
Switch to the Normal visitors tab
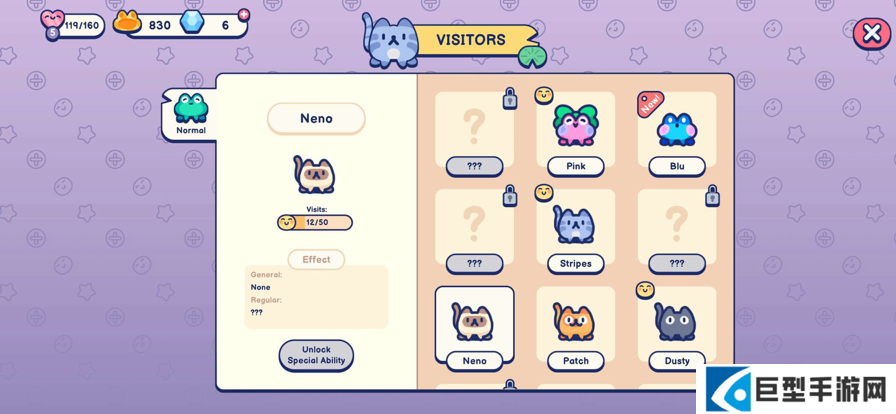(x=190, y=114)
